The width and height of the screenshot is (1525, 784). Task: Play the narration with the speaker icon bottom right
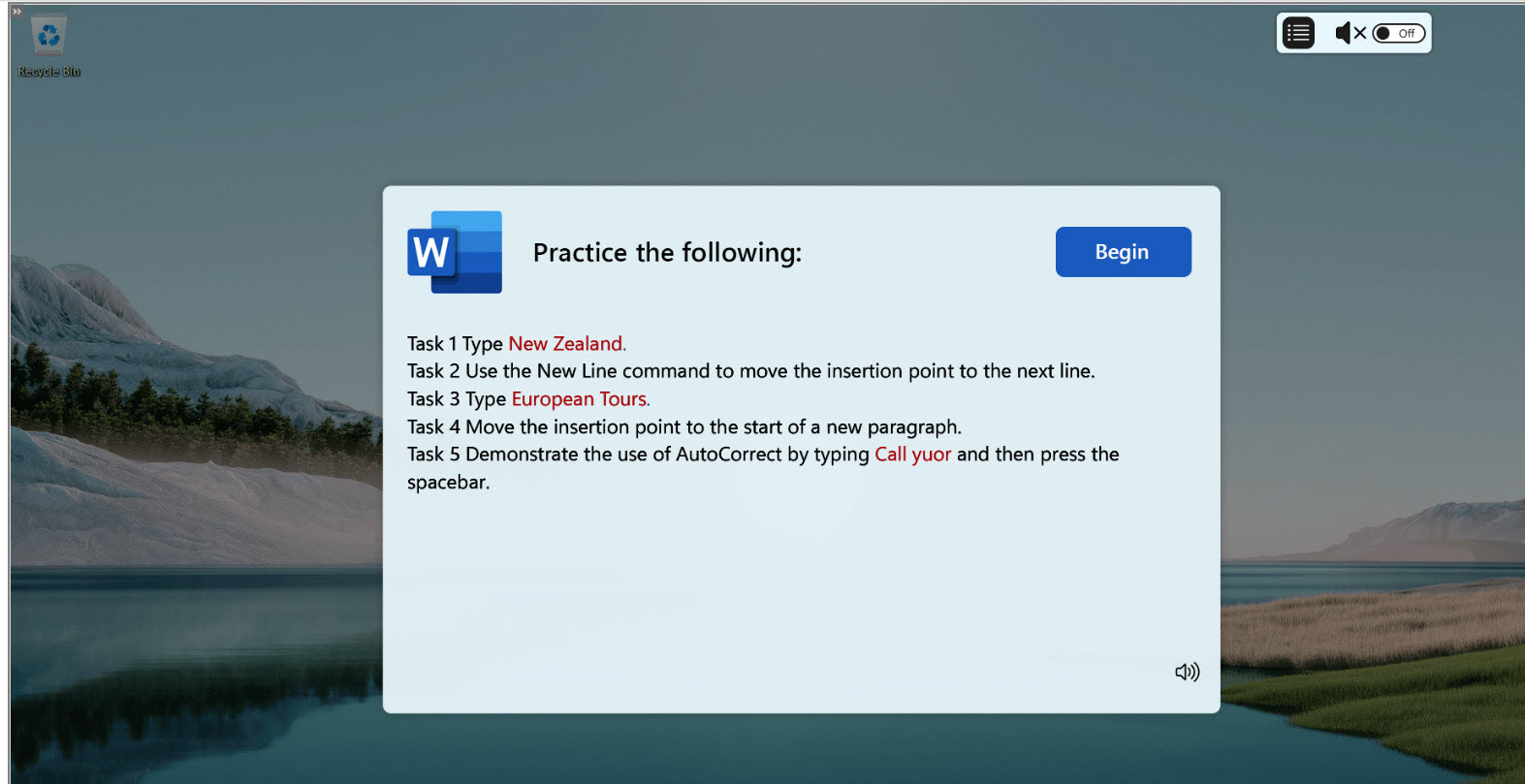1189,671
